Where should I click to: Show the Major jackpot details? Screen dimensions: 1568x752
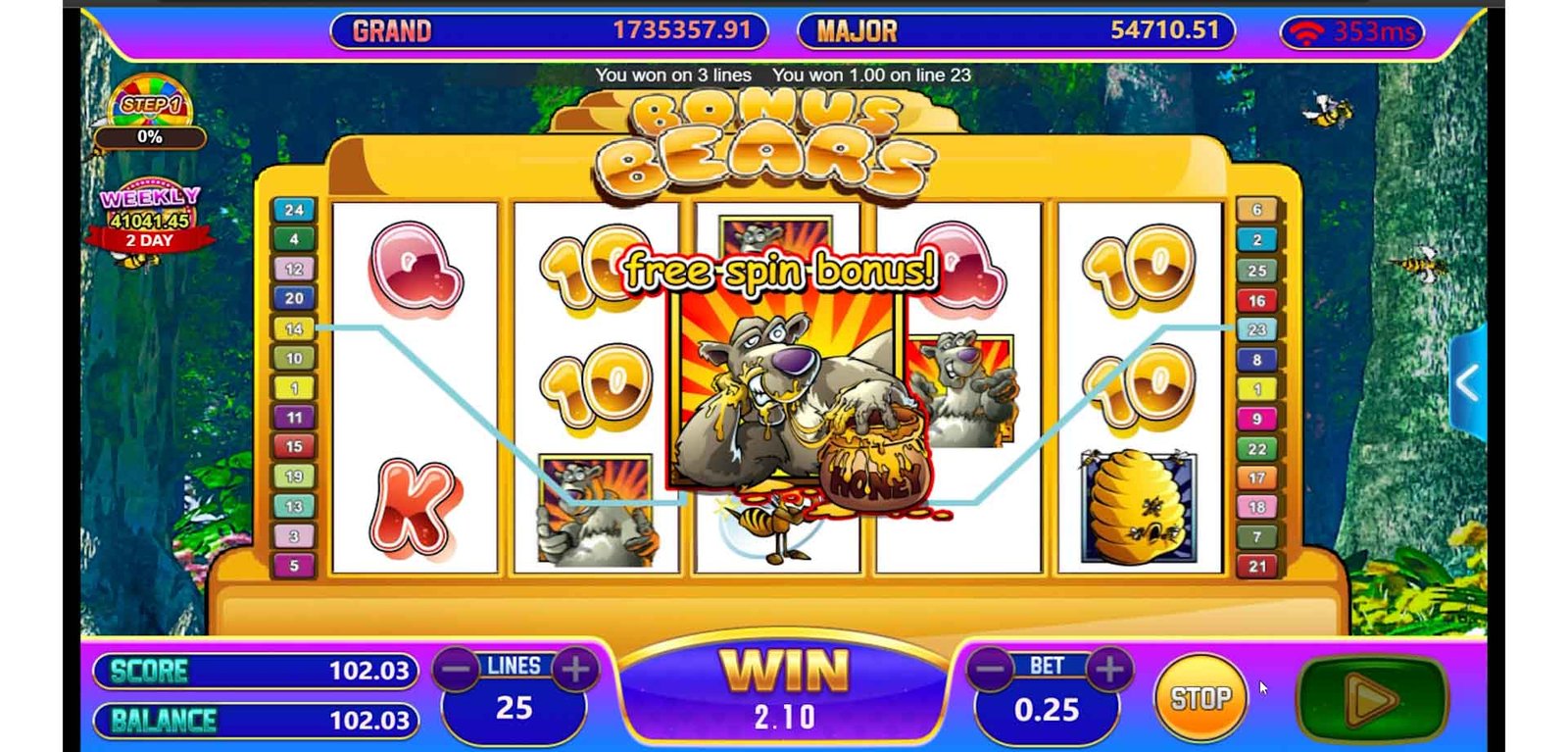[x=1015, y=31]
